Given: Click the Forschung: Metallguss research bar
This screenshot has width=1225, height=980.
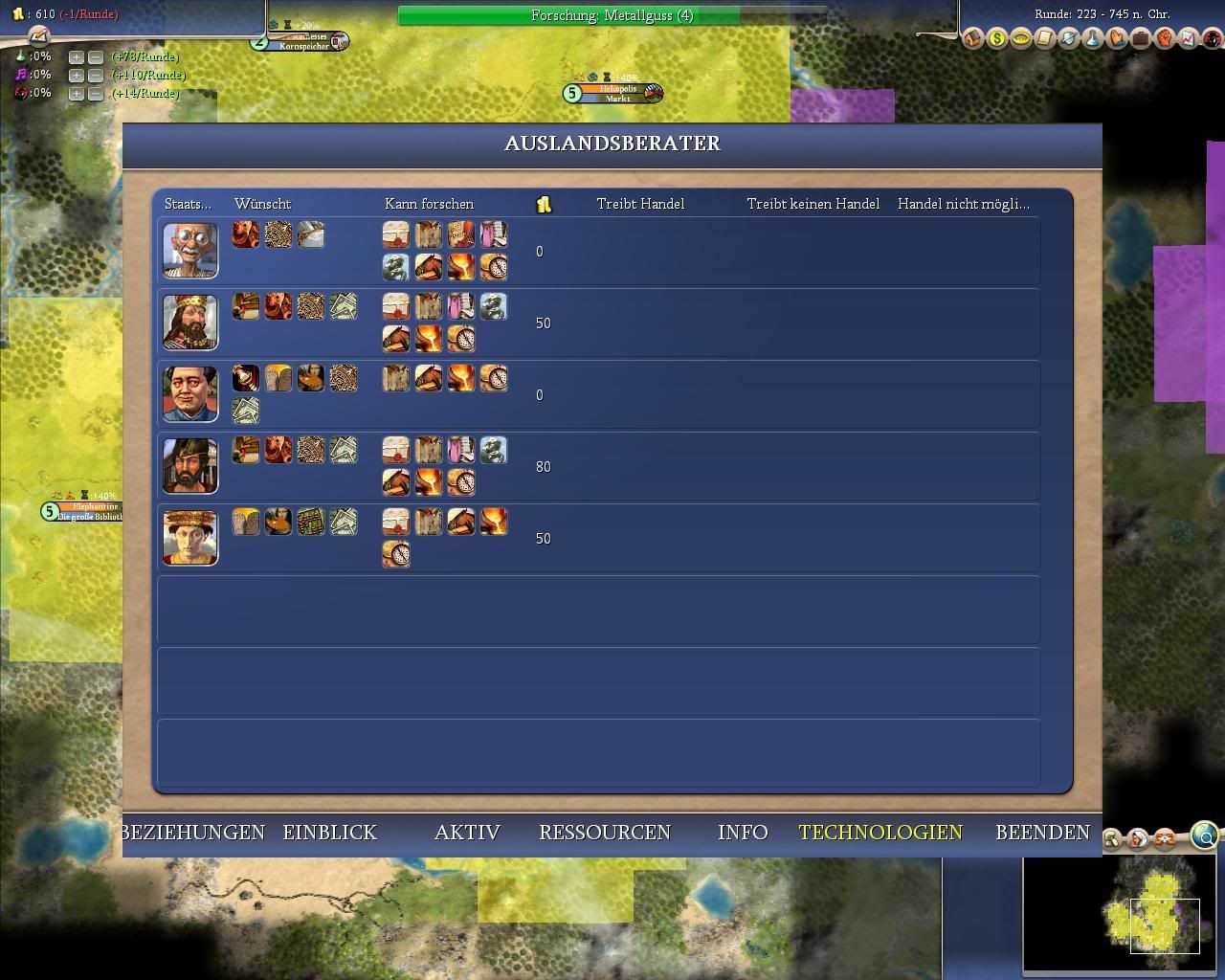Looking at the screenshot, I should pos(612,15).
